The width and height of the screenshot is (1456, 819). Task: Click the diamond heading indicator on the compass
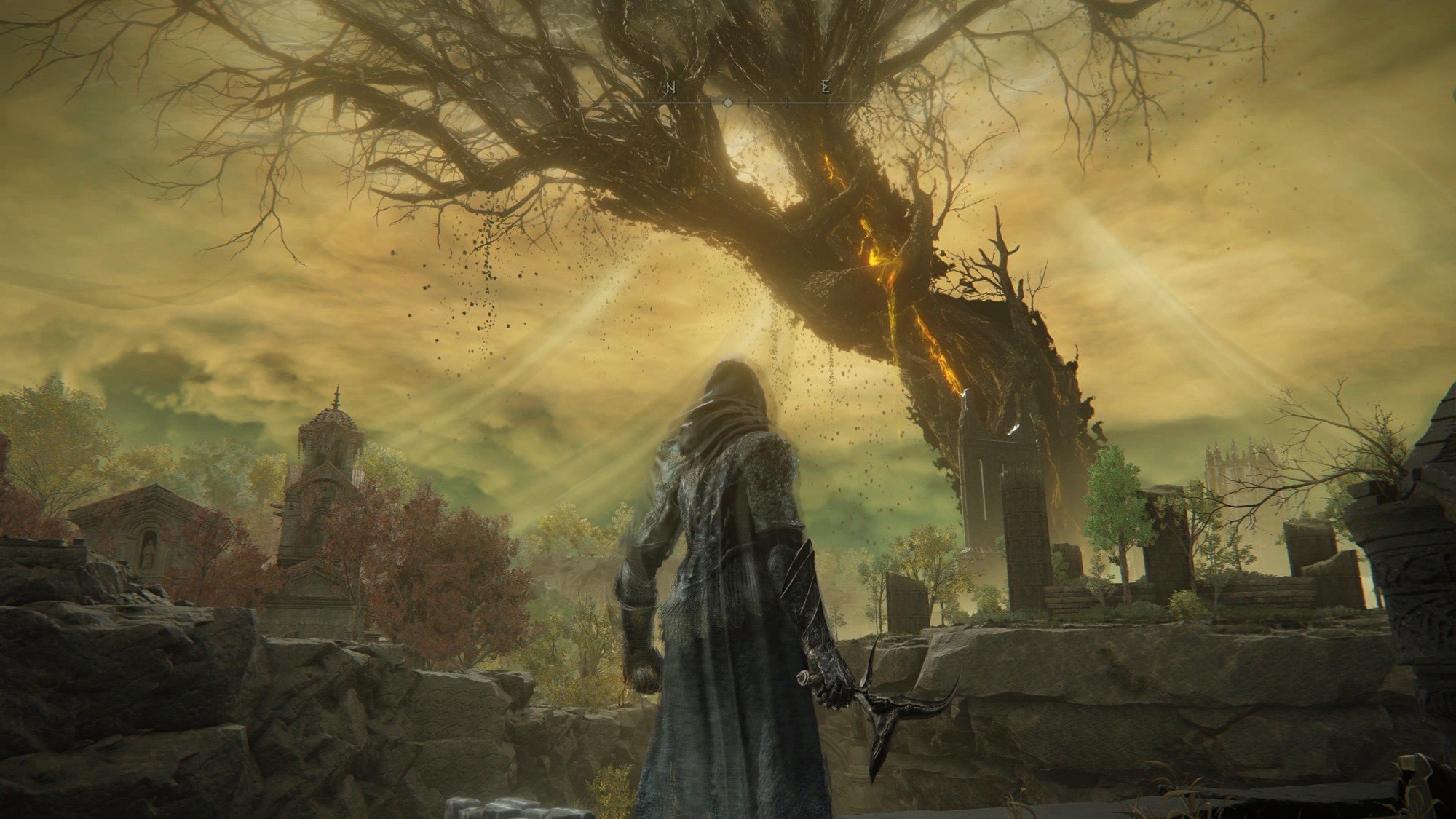tap(727, 103)
